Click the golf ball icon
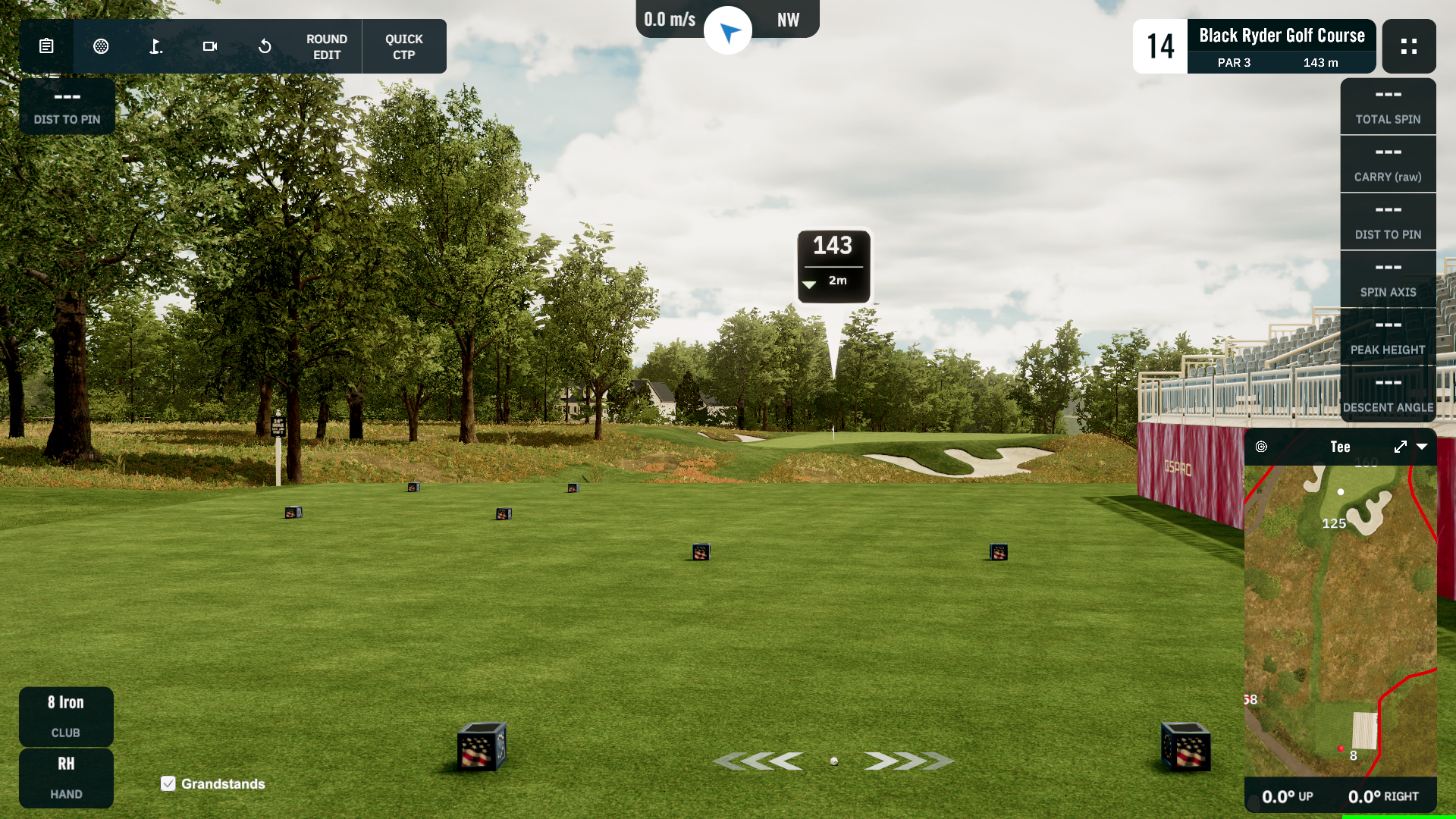 pyautogui.click(x=101, y=46)
